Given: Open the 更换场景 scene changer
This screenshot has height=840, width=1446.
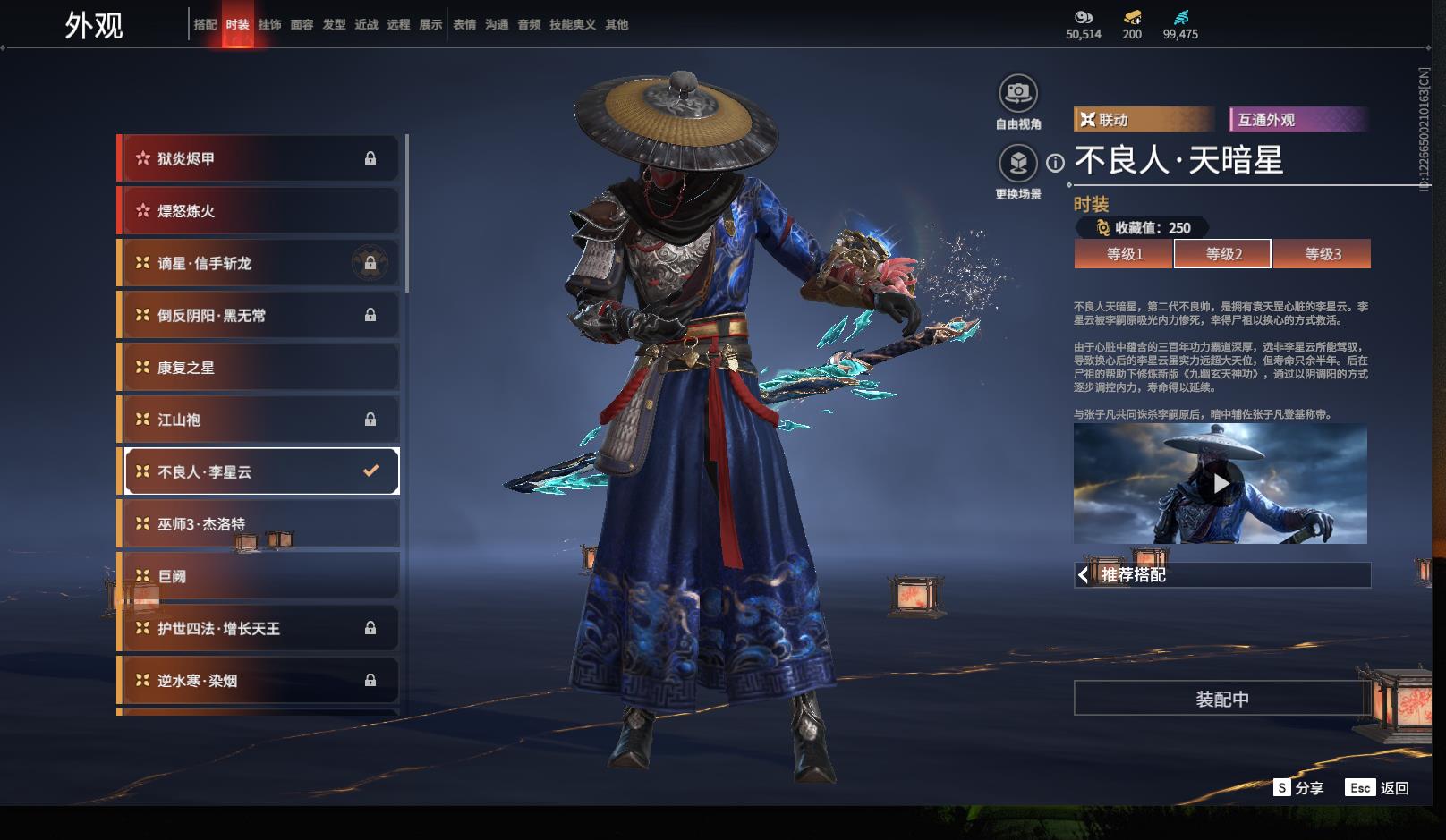Looking at the screenshot, I should click(x=1017, y=164).
